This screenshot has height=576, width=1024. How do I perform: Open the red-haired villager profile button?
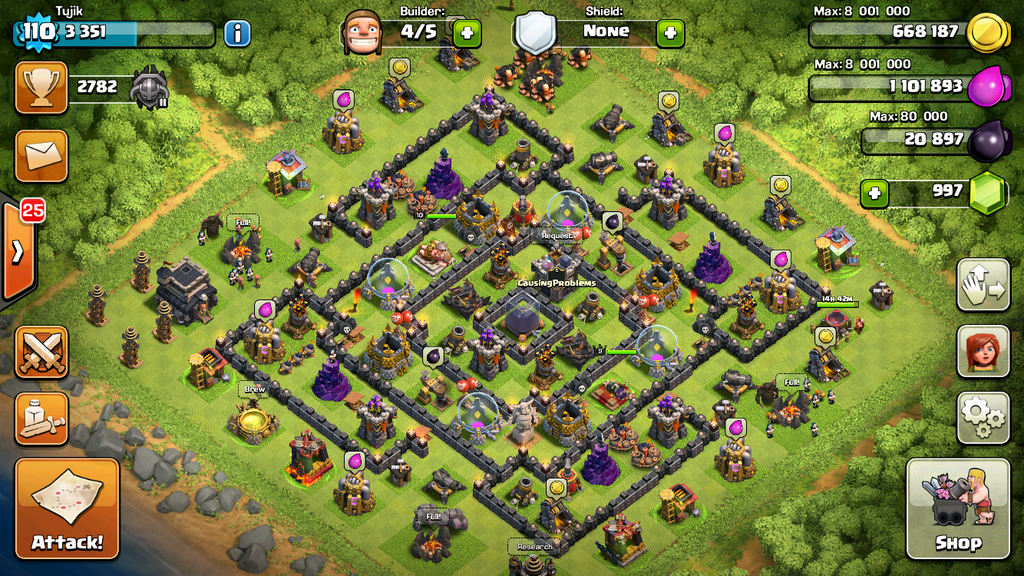coord(982,351)
